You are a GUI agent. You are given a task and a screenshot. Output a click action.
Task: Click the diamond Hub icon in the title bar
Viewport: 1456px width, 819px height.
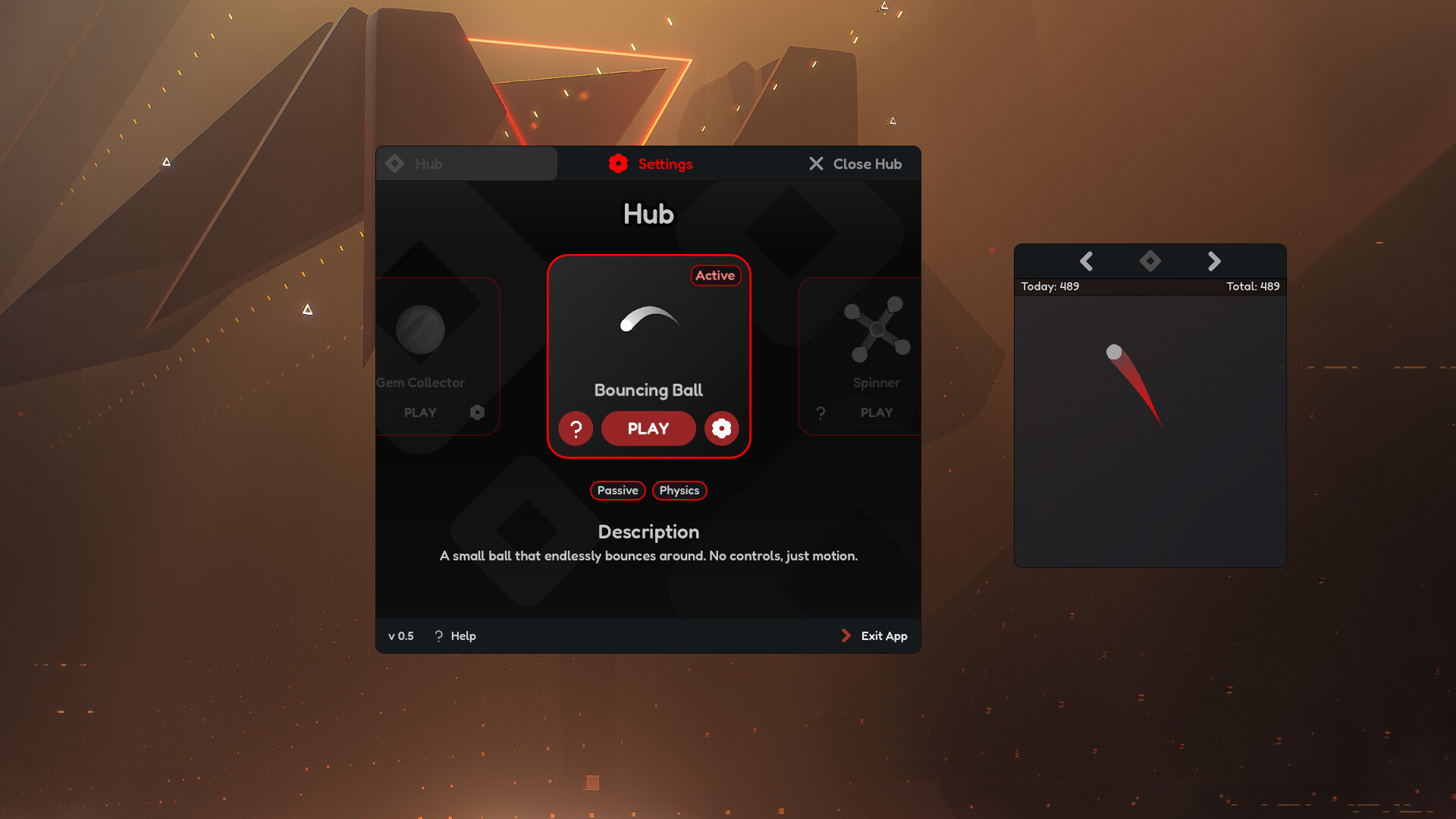tap(395, 163)
